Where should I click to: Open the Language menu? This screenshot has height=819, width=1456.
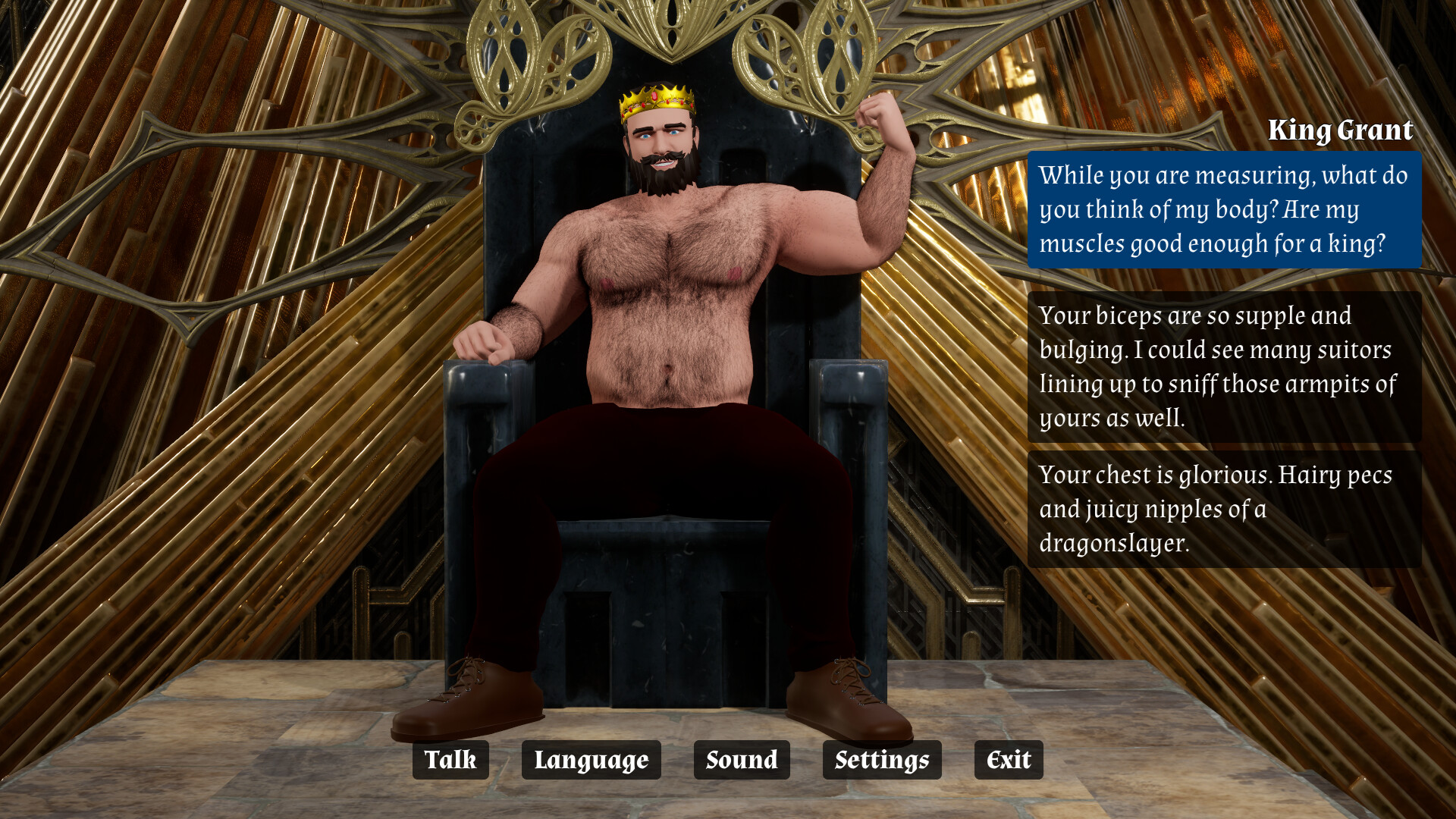click(x=591, y=760)
